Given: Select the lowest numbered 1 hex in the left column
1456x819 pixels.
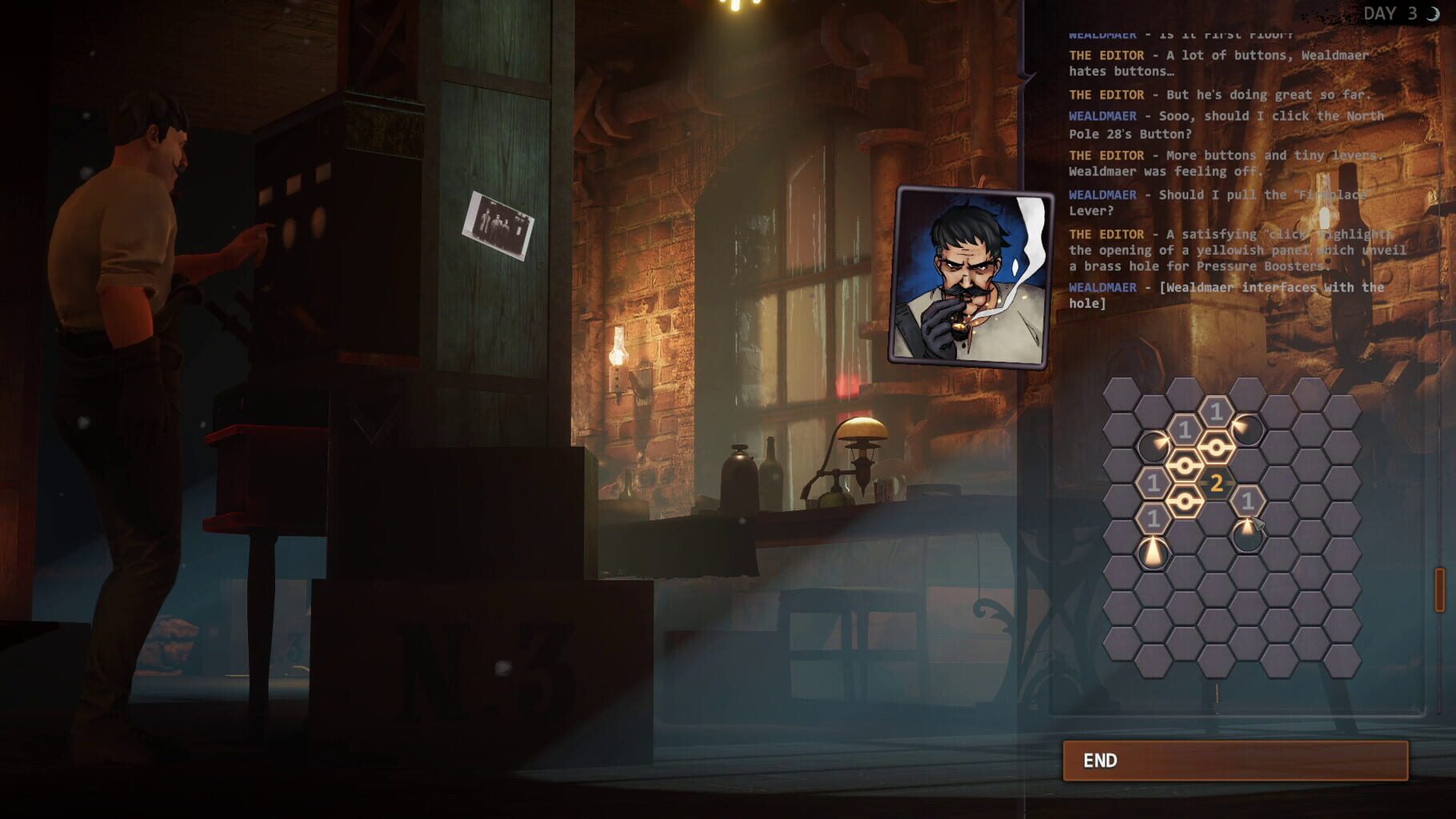Looking at the screenshot, I should tap(1154, 518).
